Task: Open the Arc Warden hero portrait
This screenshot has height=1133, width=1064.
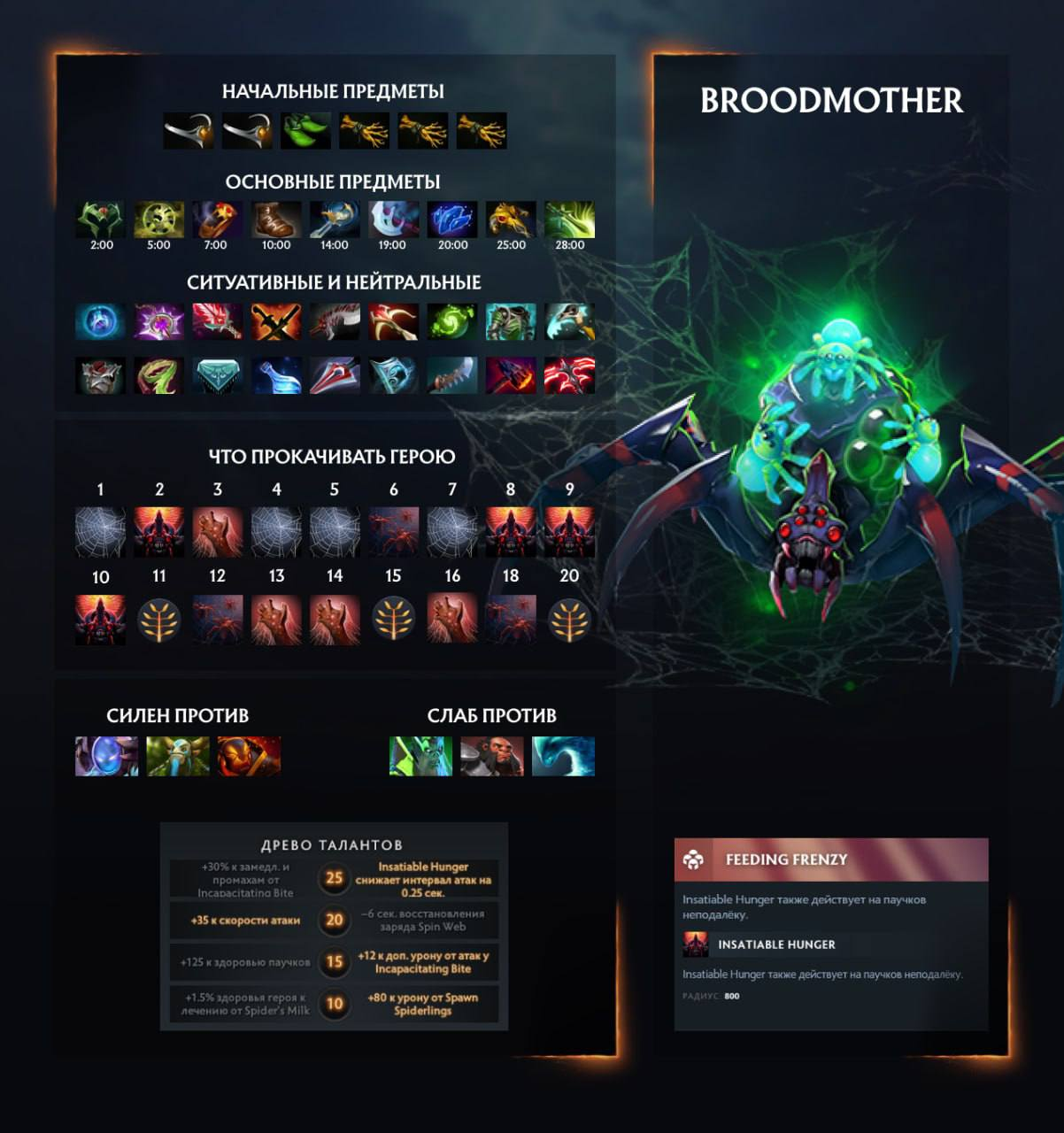Action: [107, 757]
